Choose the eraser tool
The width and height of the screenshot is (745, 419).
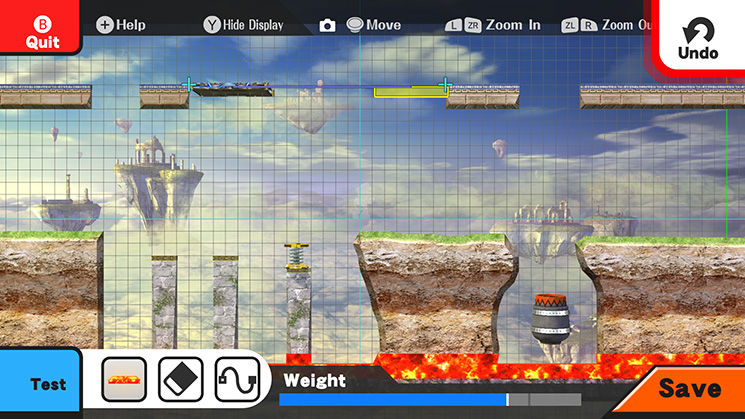[x=180, y=380]
